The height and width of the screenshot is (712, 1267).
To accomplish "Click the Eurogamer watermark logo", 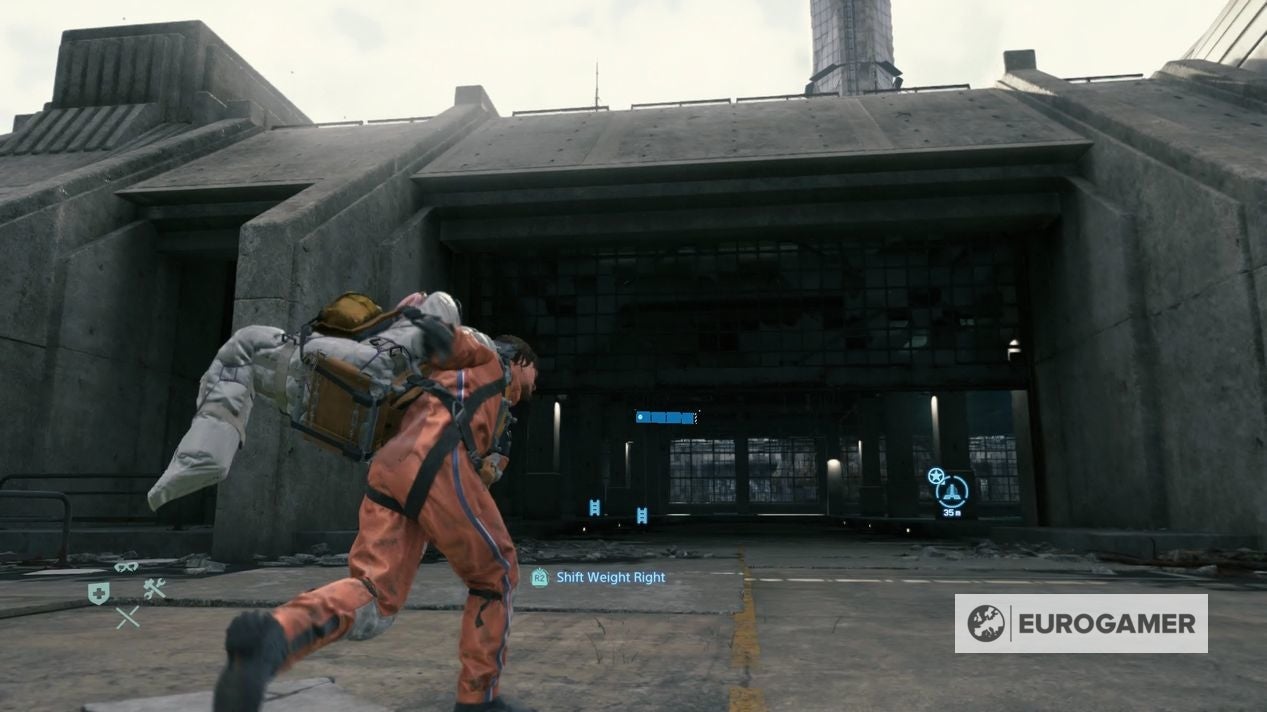I will (x=1080, y=623).
